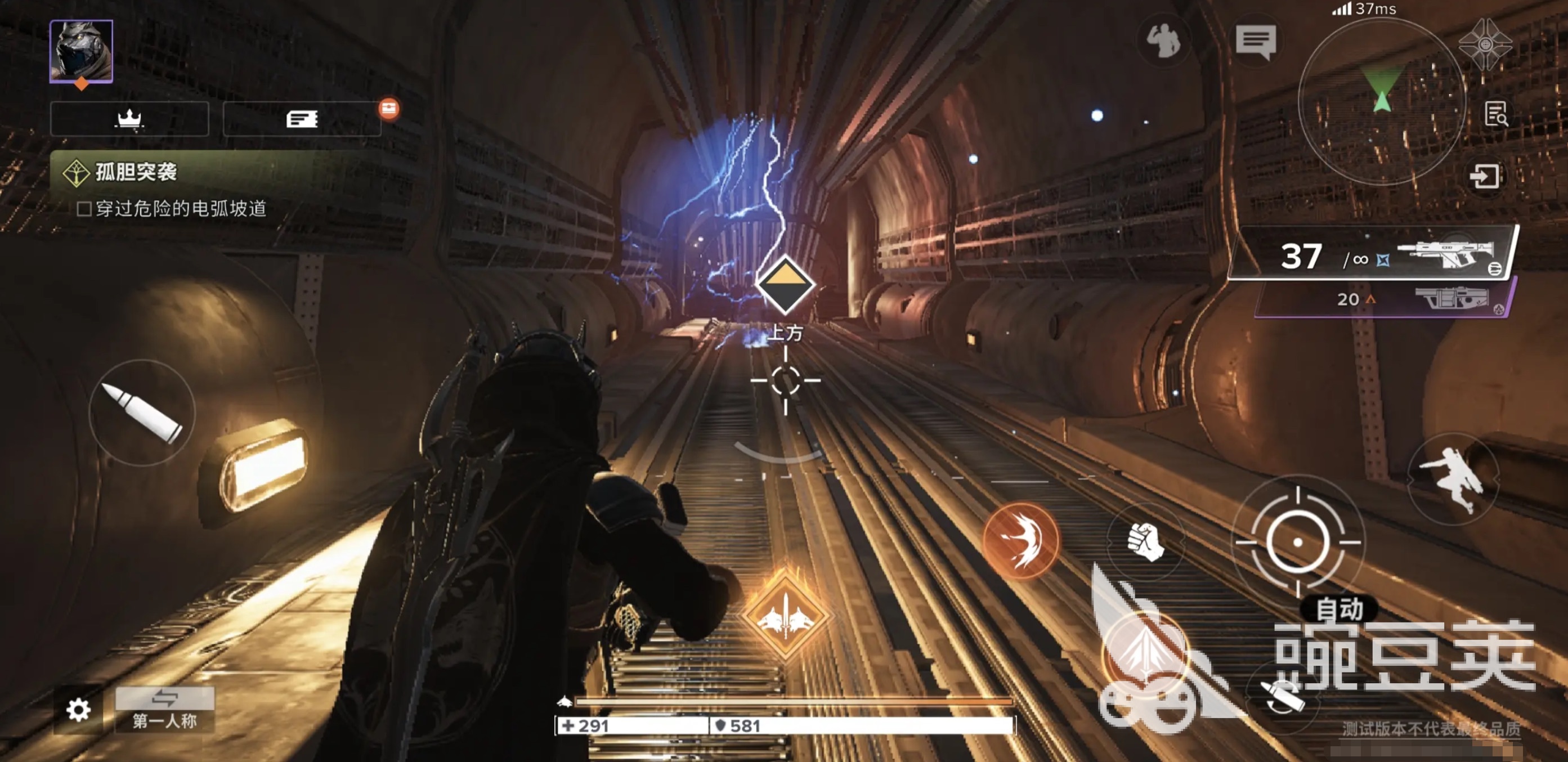Open the Ghost emblem menu
This screenshot has width=1568, height=762.
1485,44
